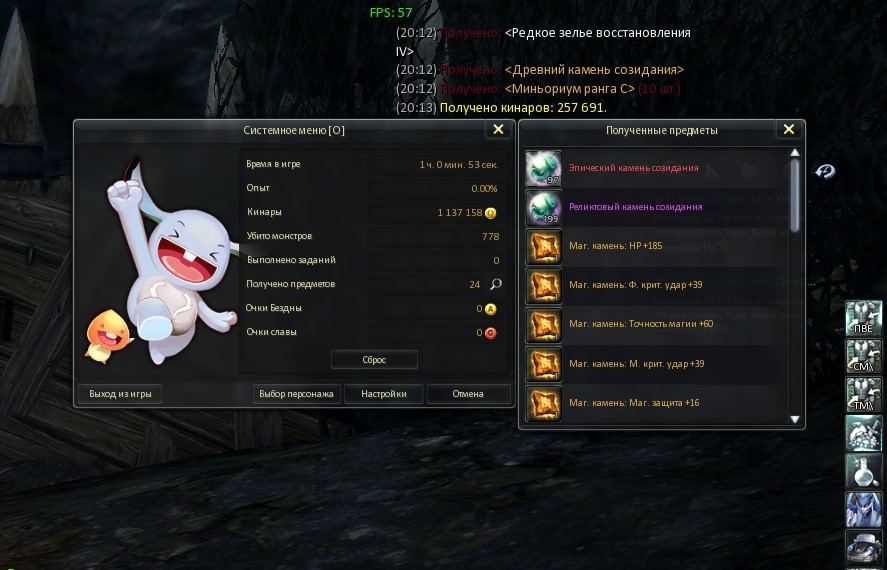Viewport: 887px width, 570px height.
Task: Activate the ПВЕ equipment set icon
Action: point(863,317)
